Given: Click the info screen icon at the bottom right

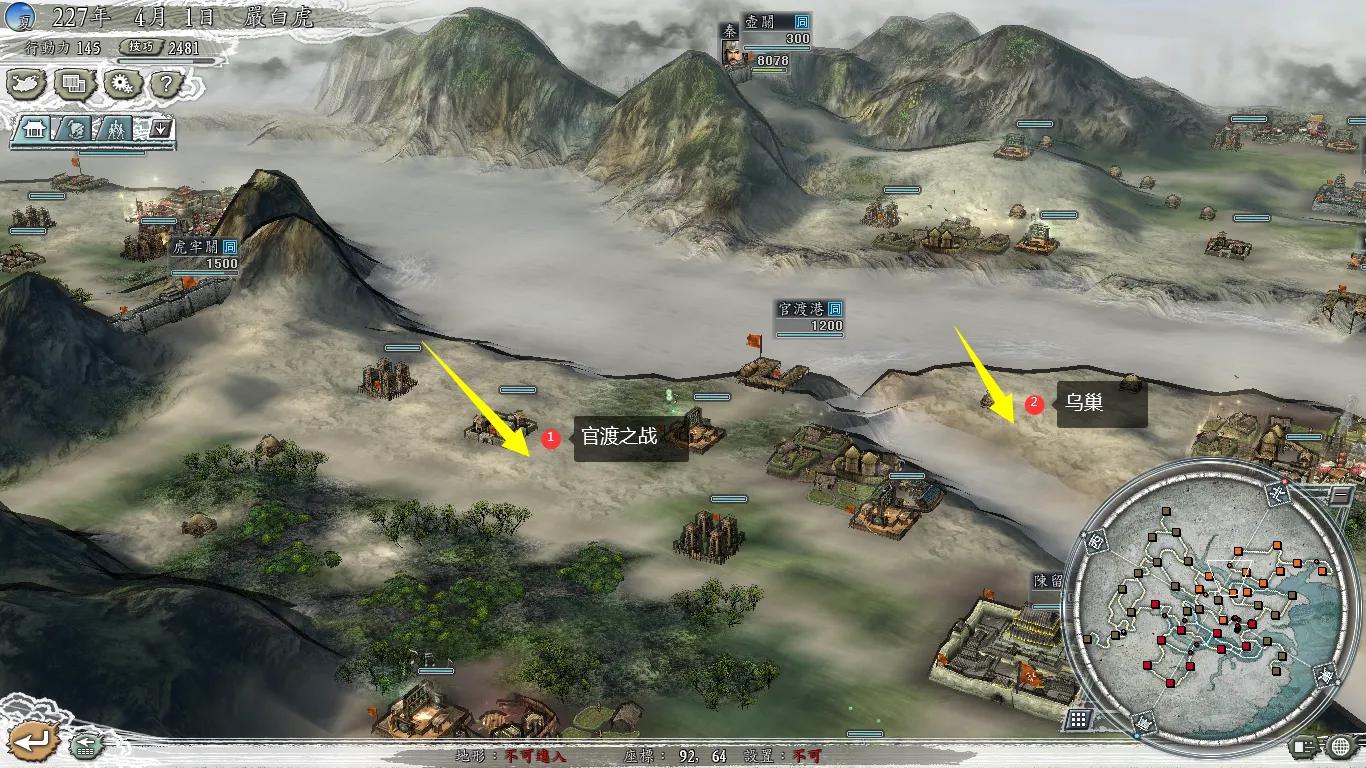Looking at the screenshot, I should tap(1302, 746).
